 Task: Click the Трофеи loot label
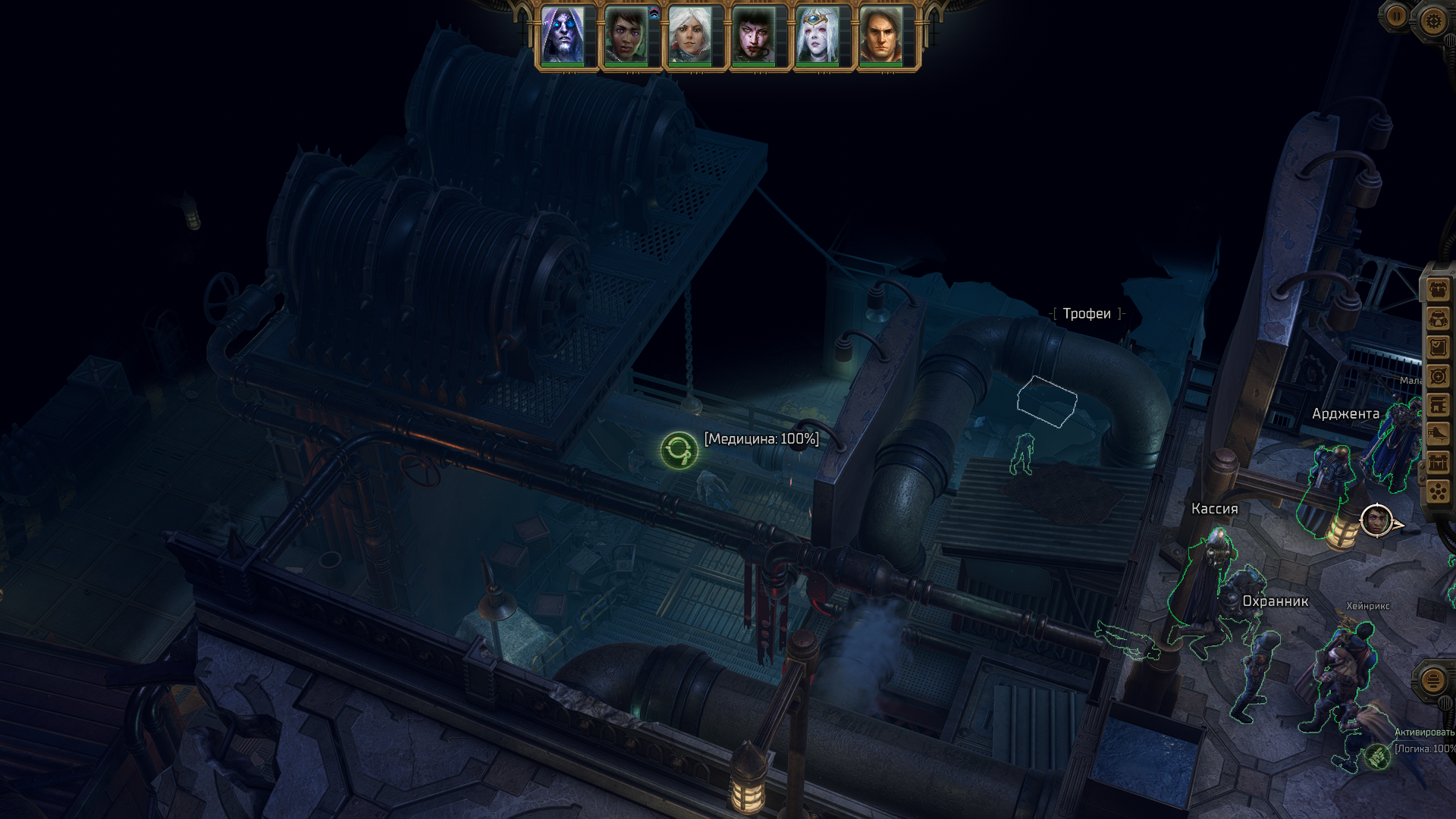click(x=1087, y=314)
